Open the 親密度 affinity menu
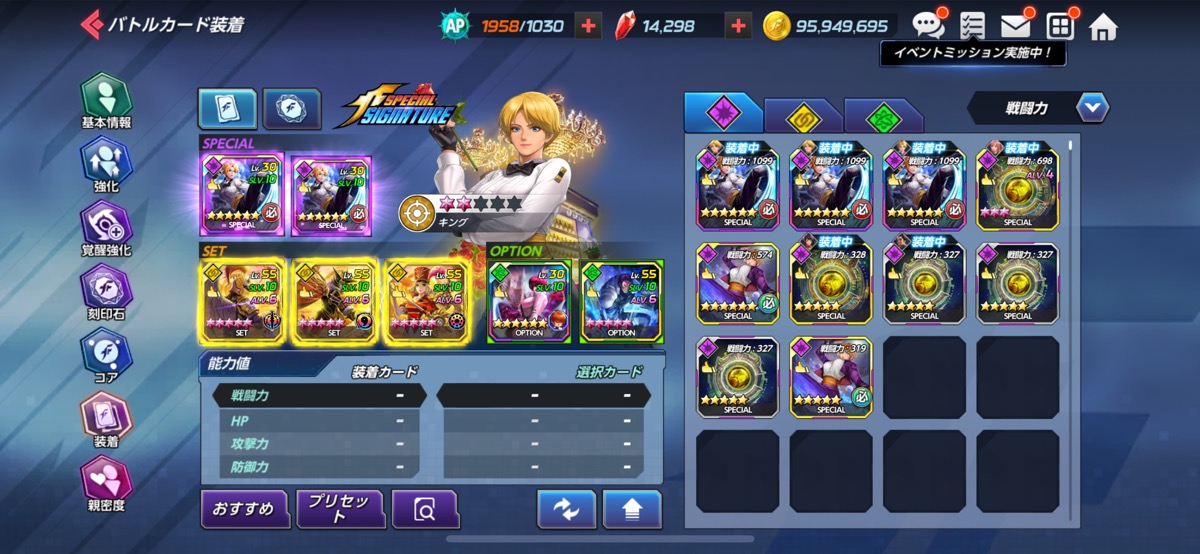The image size is (1200, 554). coord(106,482)
